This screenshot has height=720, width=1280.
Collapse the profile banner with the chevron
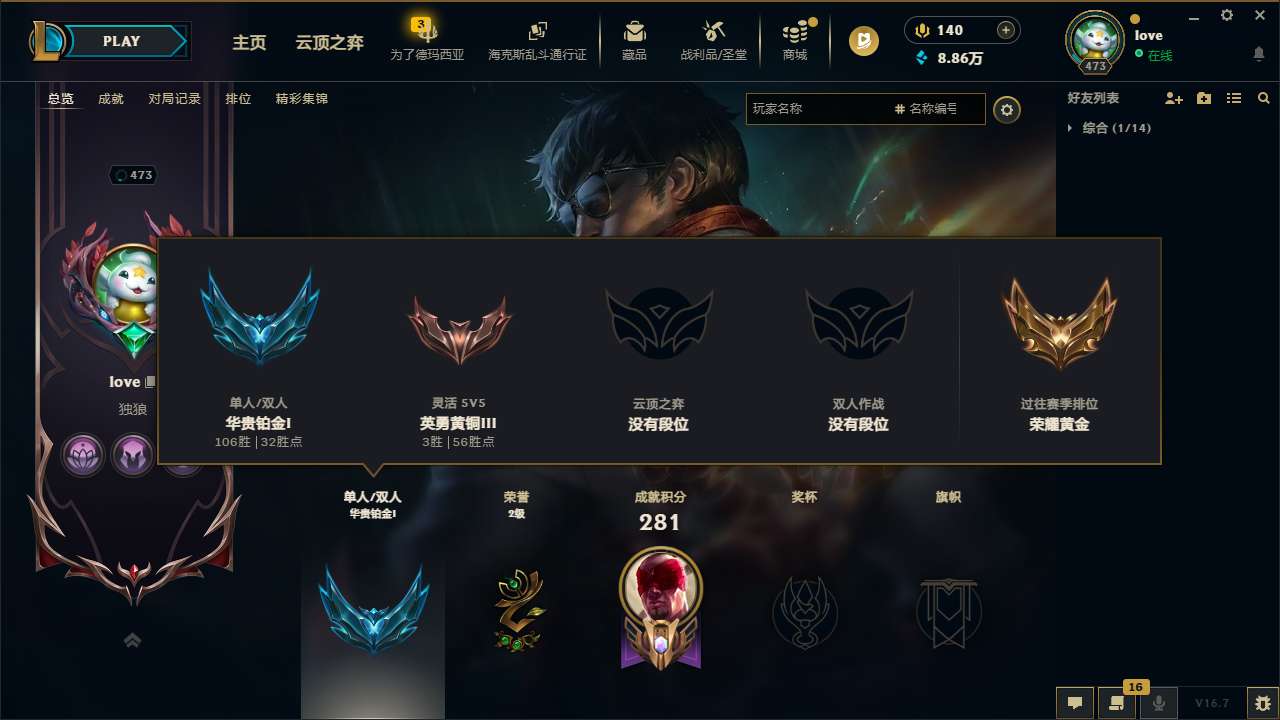(x=132, y=639)
